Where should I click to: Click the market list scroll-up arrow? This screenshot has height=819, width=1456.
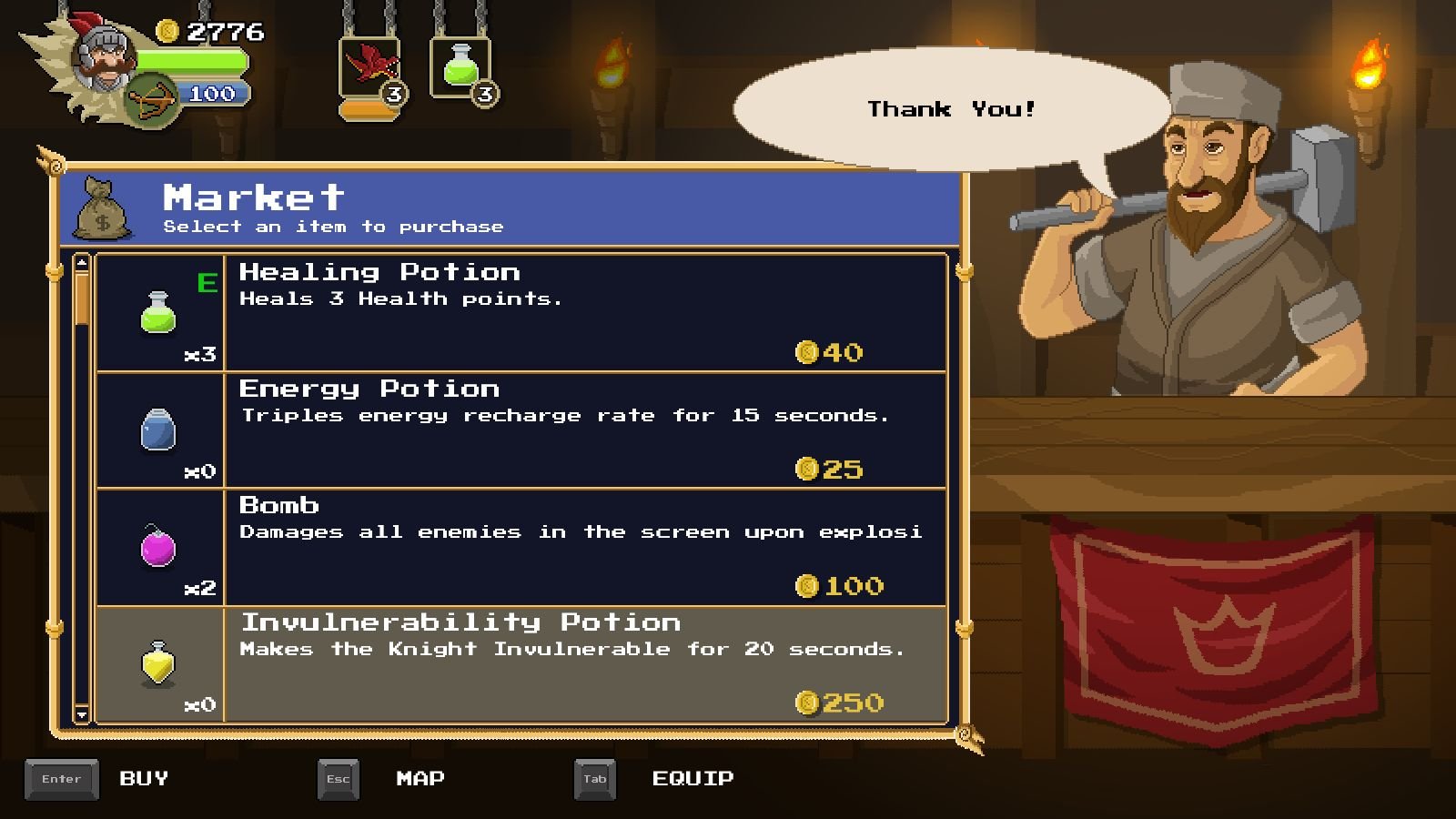[82, 263]
